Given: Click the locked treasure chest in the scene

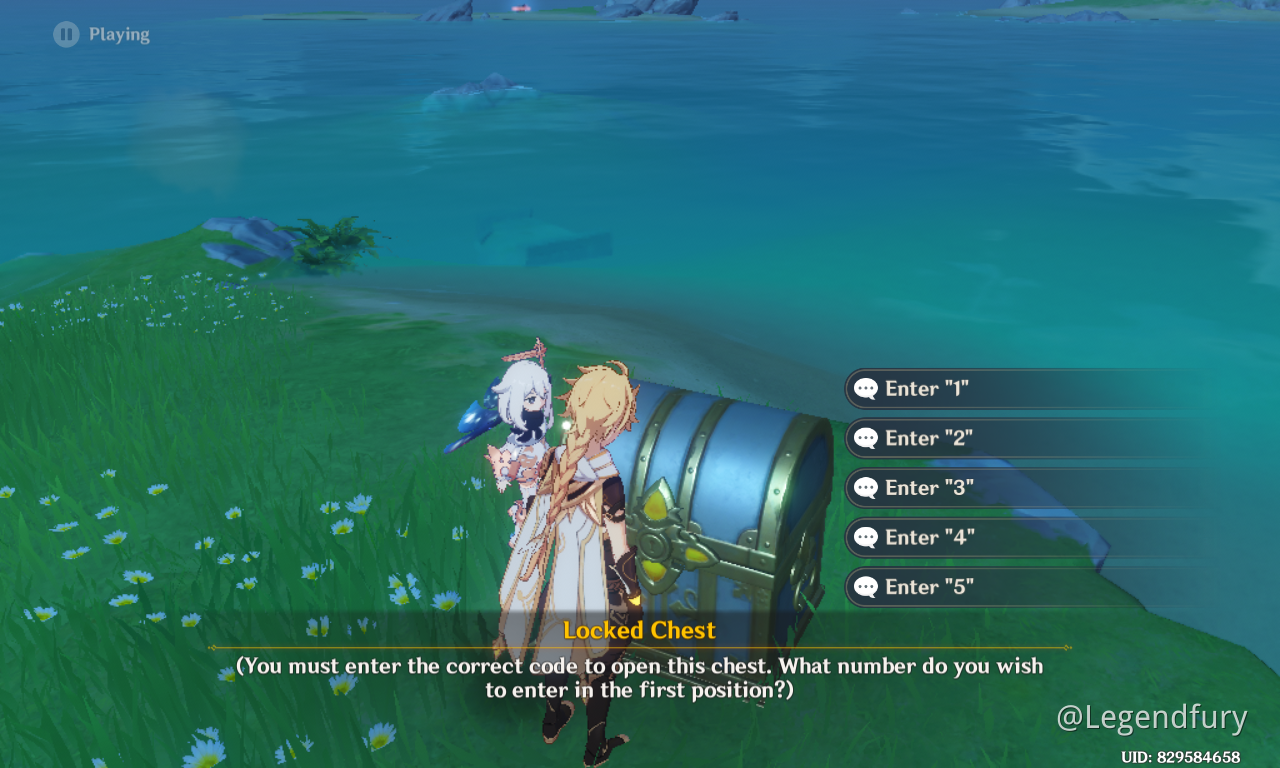Looking at the screenshot, I should (x=730, y=500).
